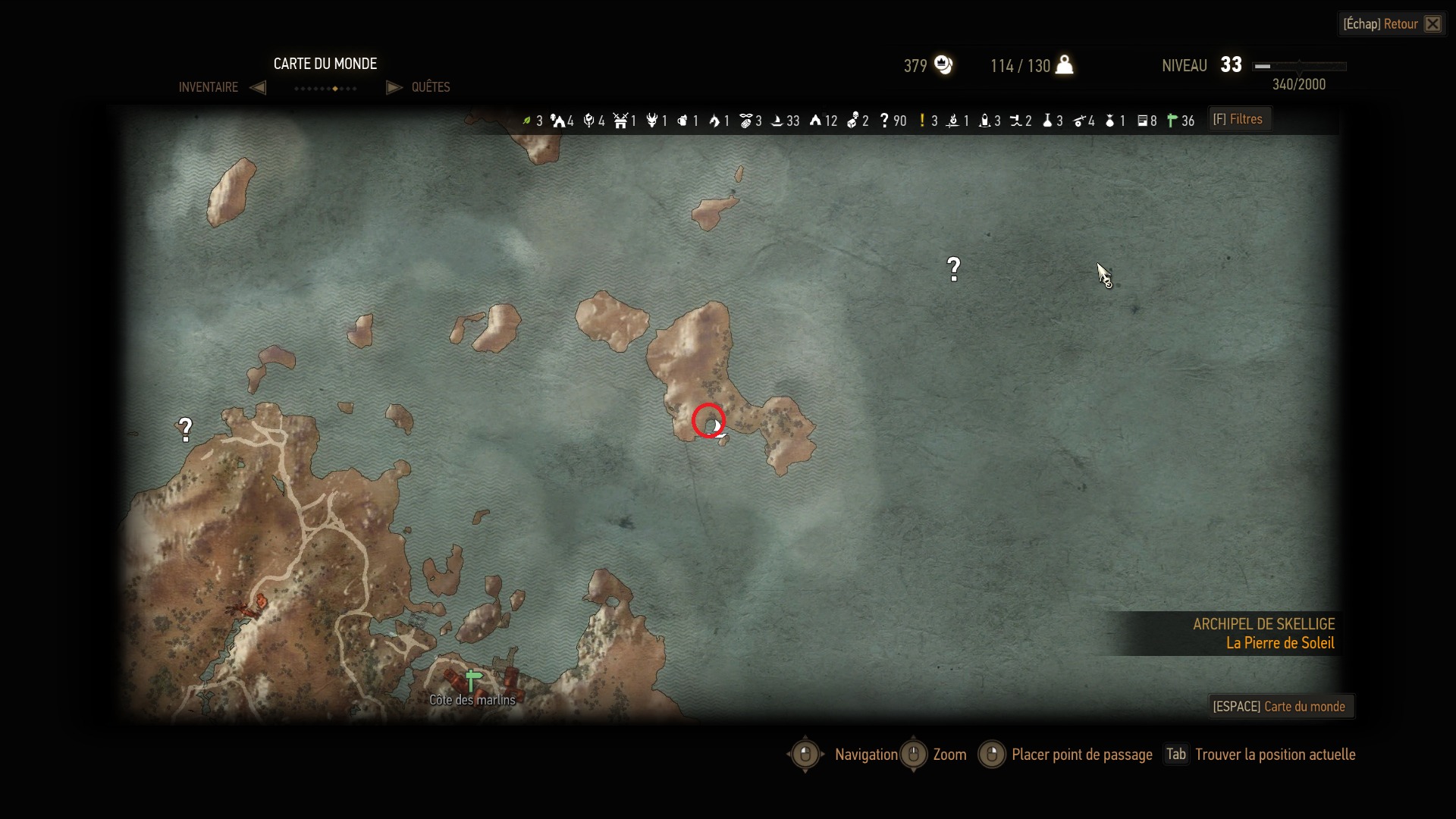This screenshot has width=1456, height=819.
Task: Close the map with the Retour button
Action: click(1391, 24)
